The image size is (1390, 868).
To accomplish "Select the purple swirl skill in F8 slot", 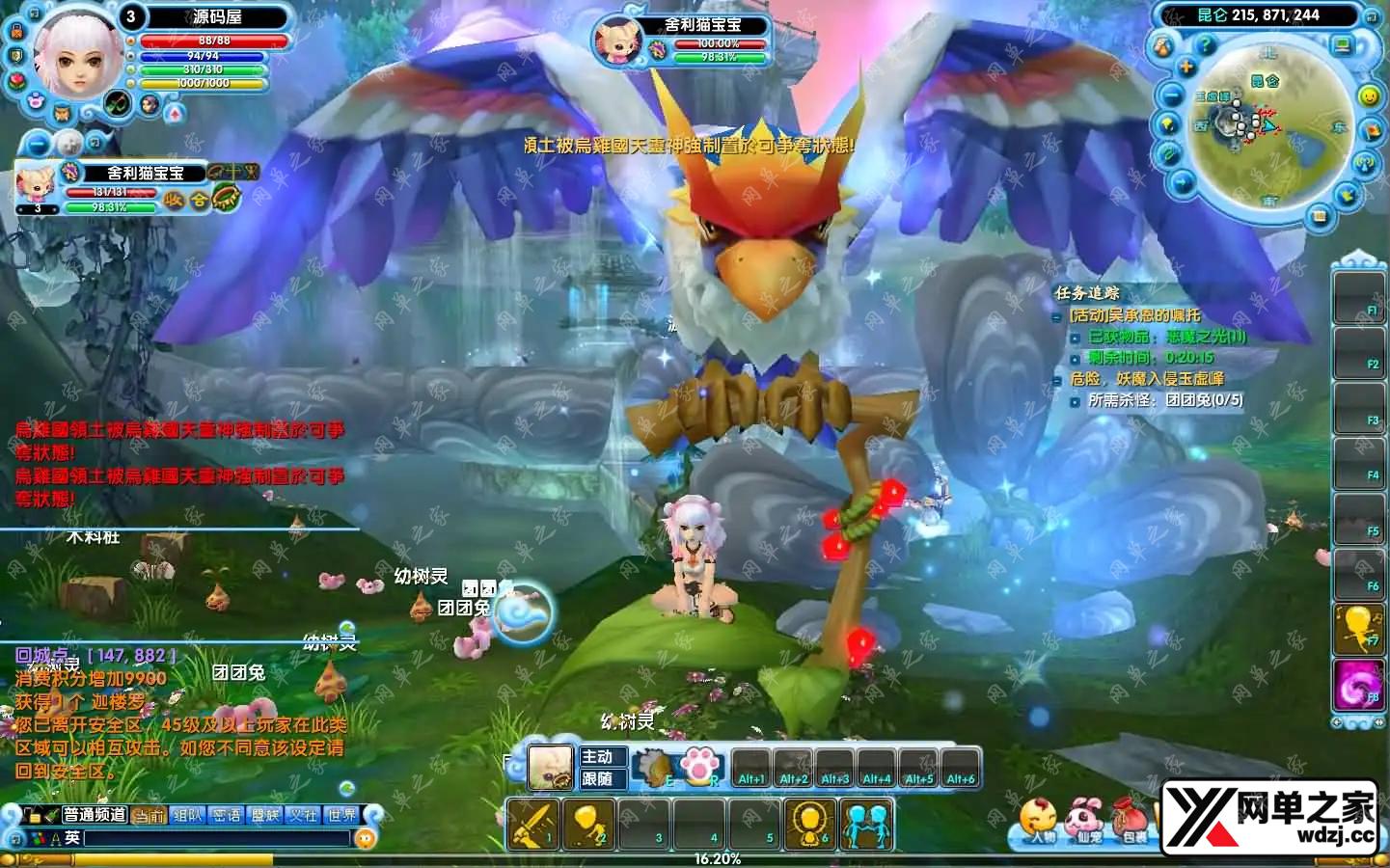I will (1357, 685).
